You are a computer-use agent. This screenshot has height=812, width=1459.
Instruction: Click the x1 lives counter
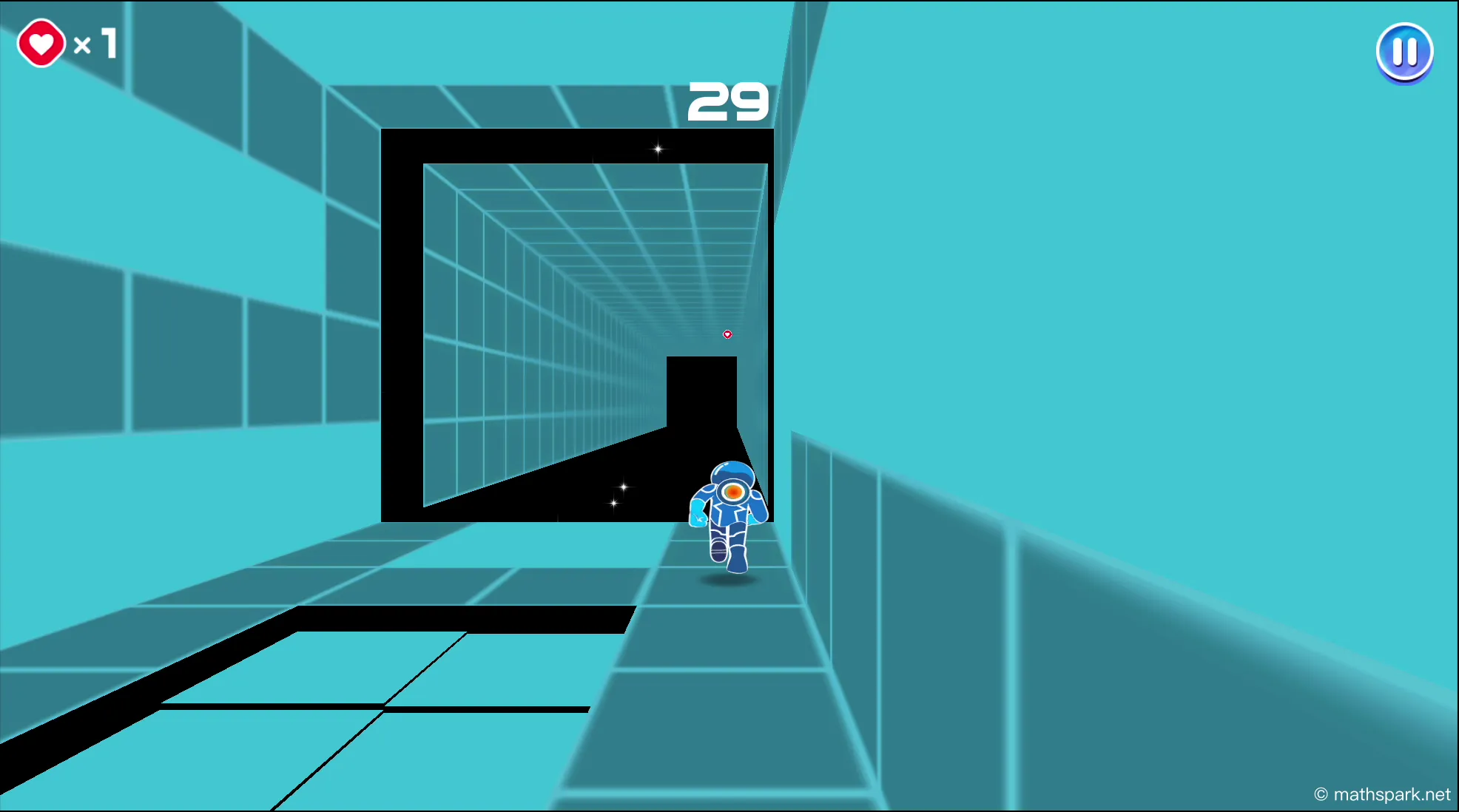coord(95,43)
